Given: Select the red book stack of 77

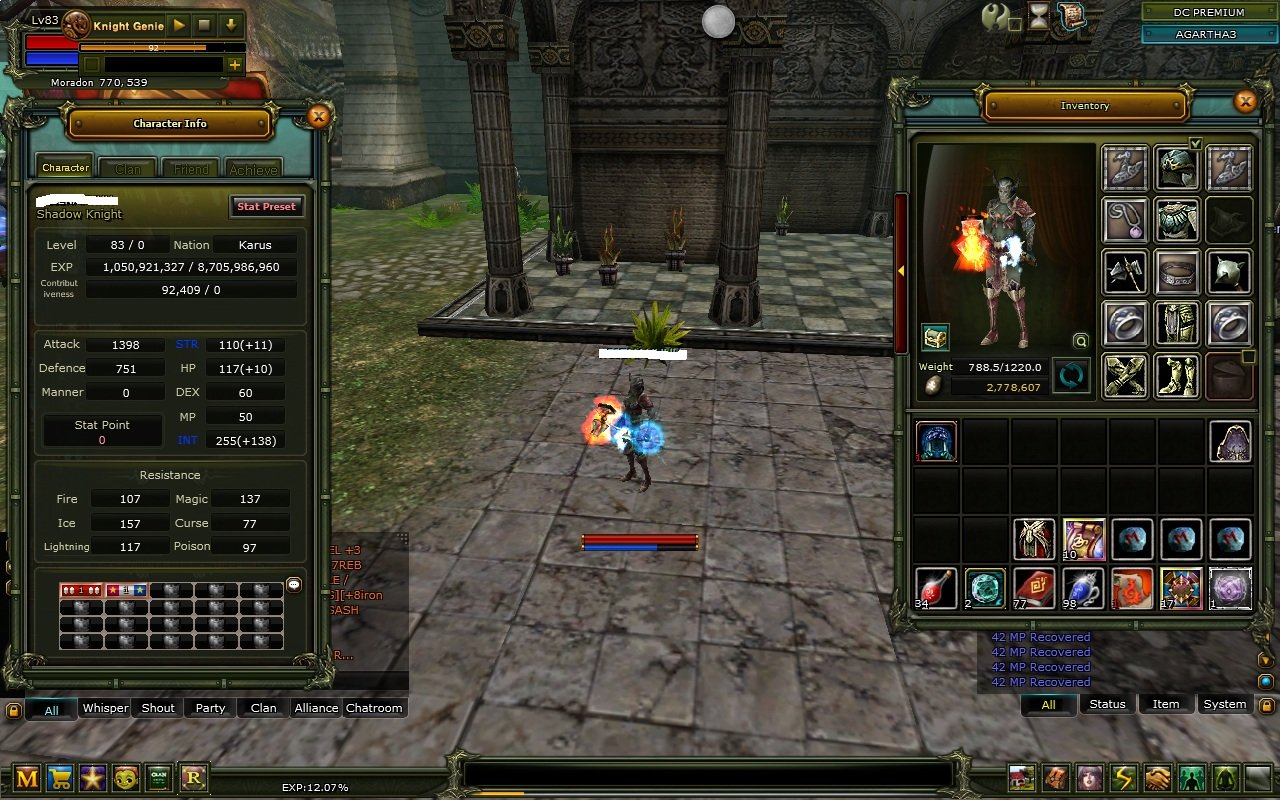Looking at the screenshot, I should 1034,588.
